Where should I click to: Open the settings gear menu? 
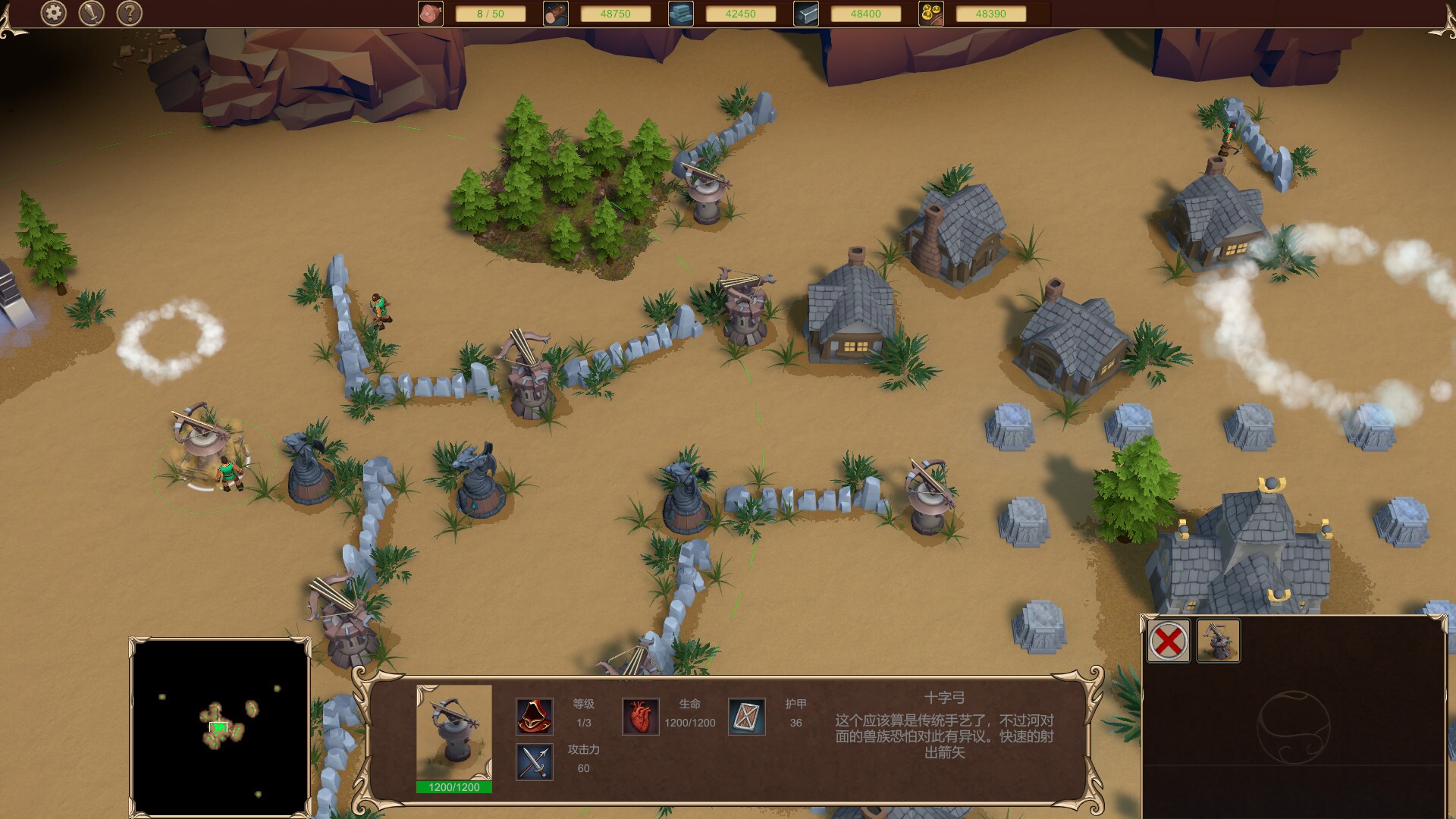[x=52, y=12]
